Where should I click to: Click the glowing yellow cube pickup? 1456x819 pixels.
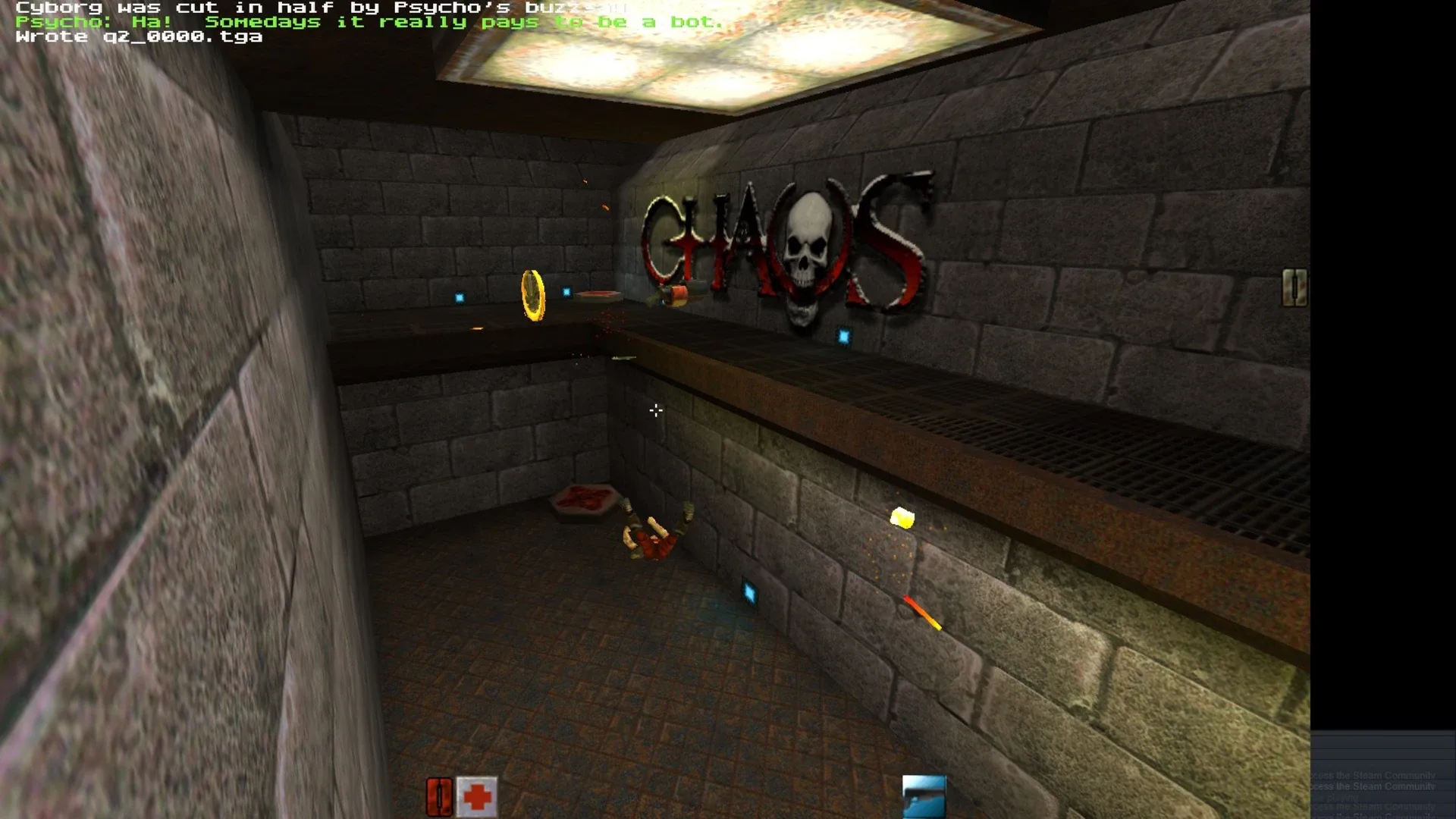(902, 516)
